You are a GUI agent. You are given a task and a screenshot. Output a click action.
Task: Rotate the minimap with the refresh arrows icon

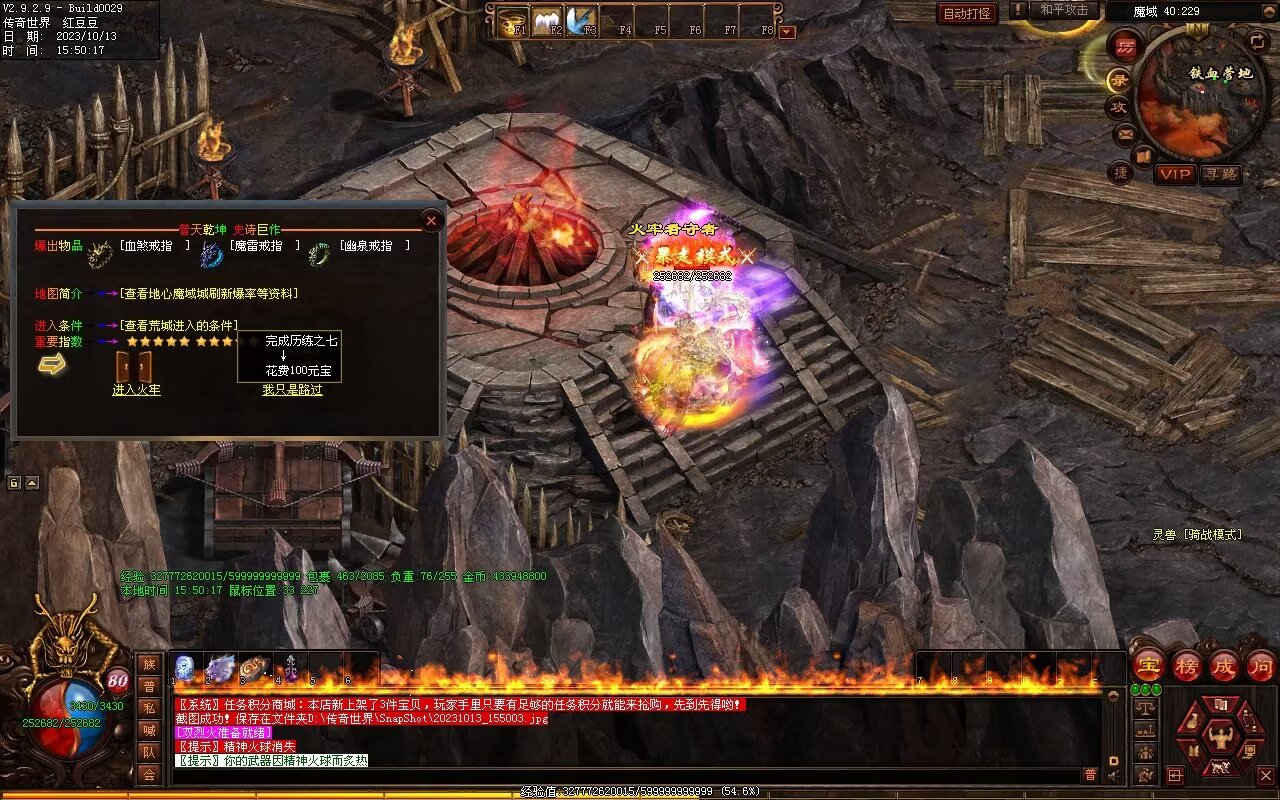(x=1258, y=41)
